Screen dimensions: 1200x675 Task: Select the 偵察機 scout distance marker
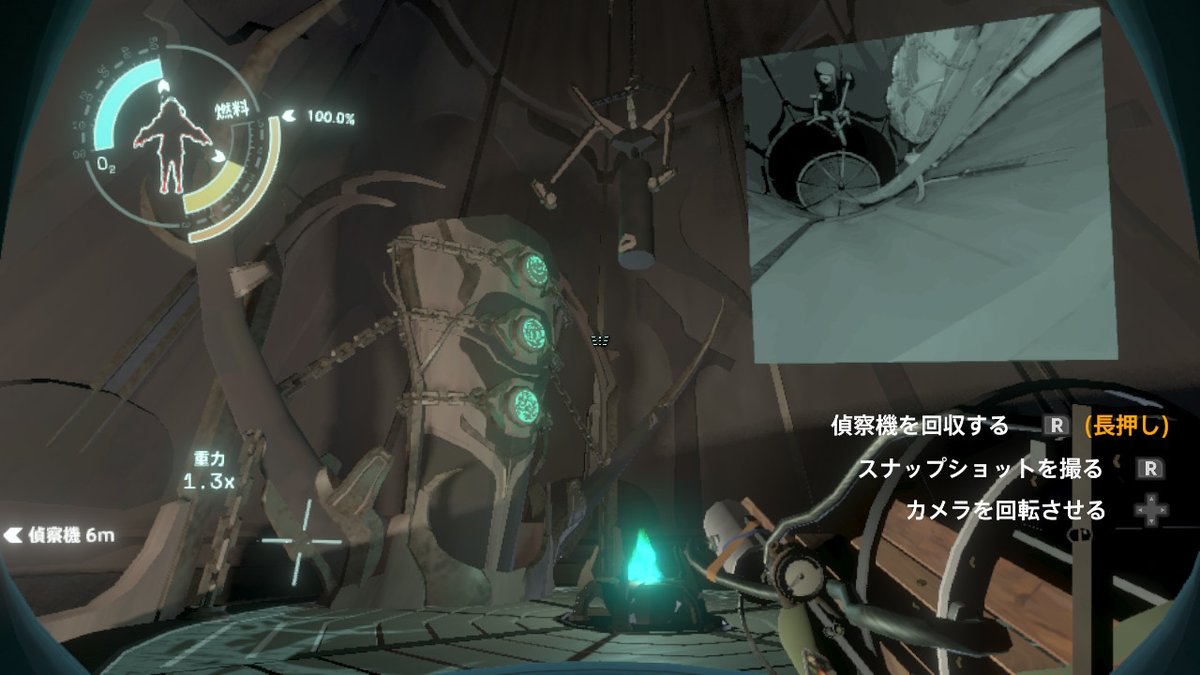pyautogui.click(x=61, y=534)
